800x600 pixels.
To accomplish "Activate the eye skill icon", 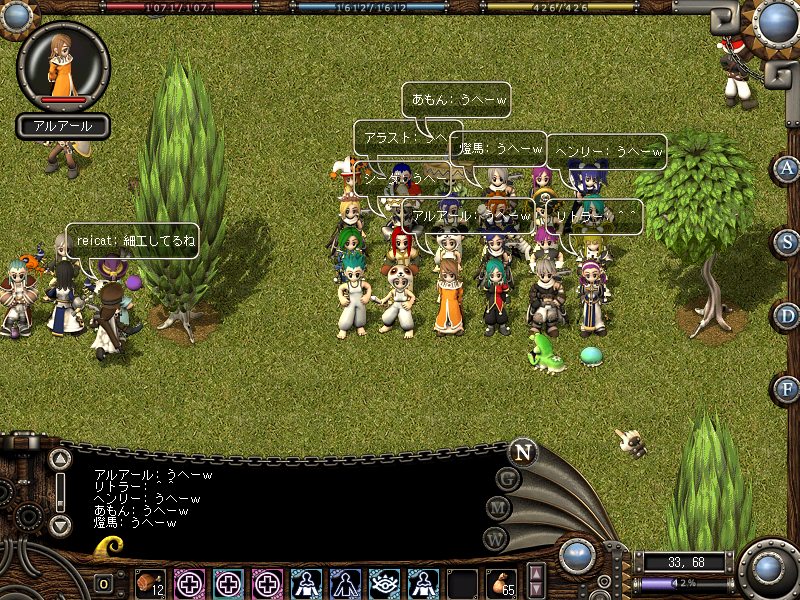I will tap(384, 583).
